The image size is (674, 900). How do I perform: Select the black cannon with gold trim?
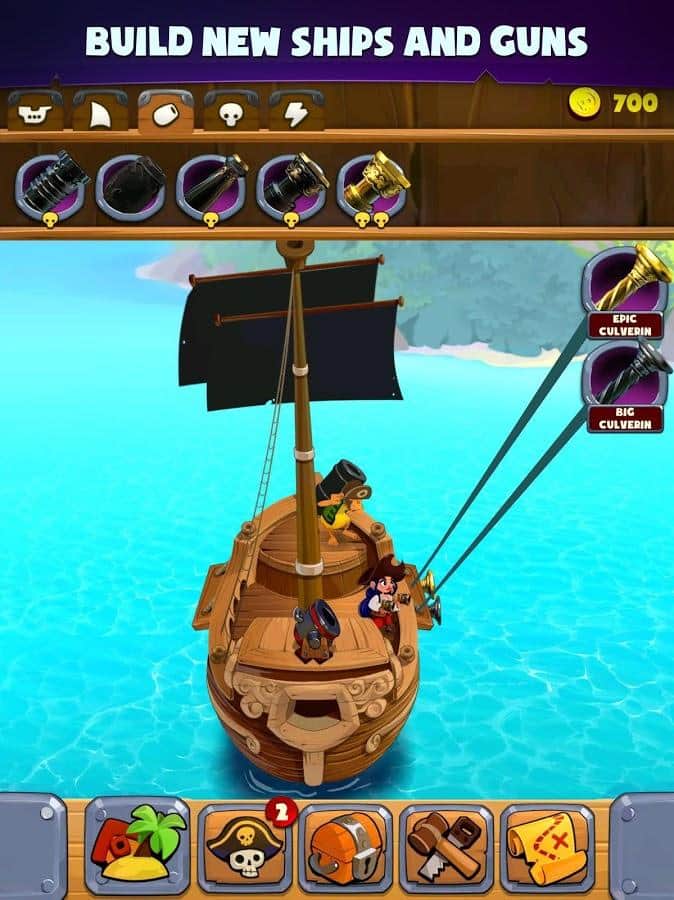pyautogui.click(x=291, y=186)
